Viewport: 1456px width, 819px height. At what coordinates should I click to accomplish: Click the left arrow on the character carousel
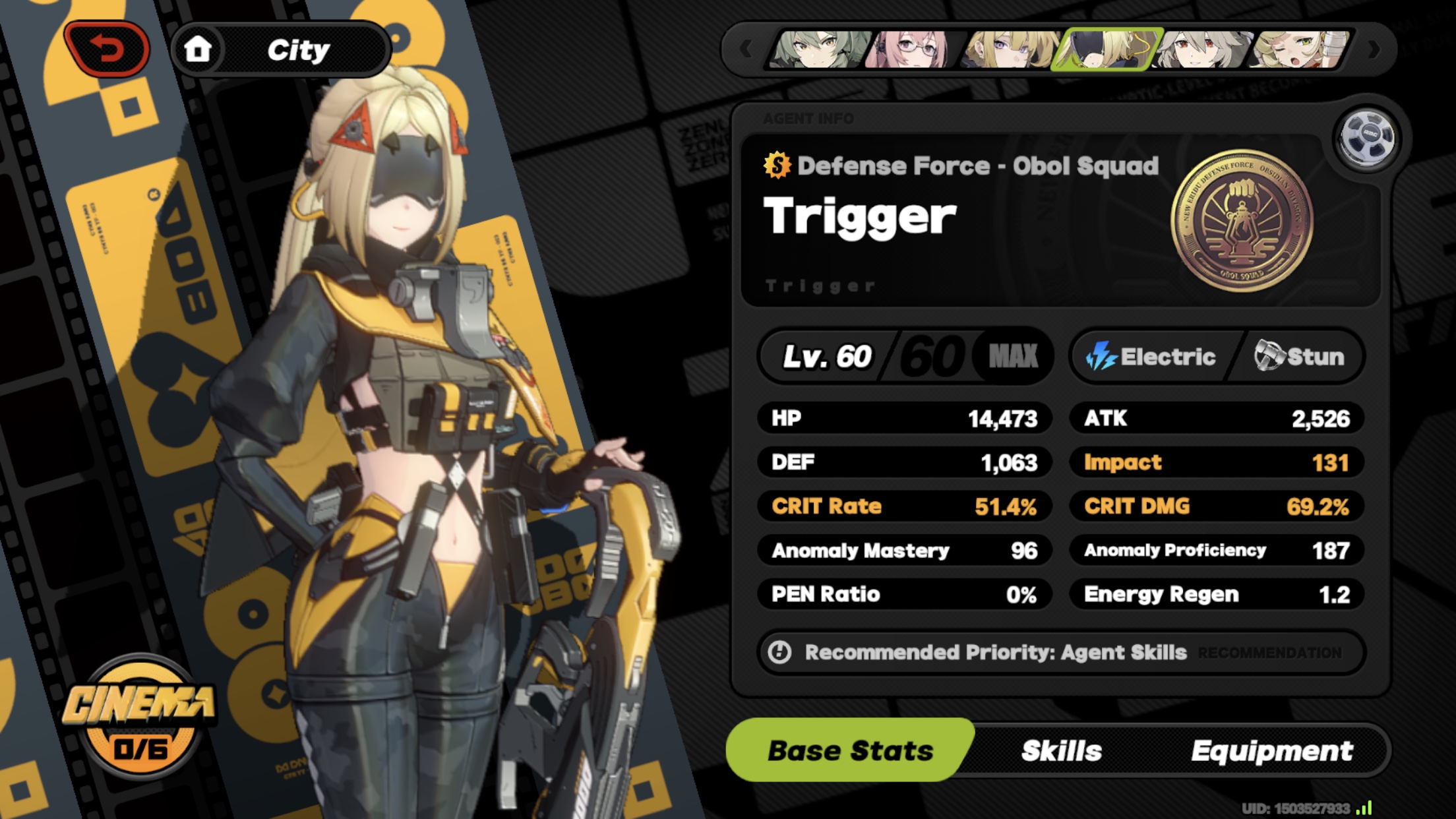747,49
